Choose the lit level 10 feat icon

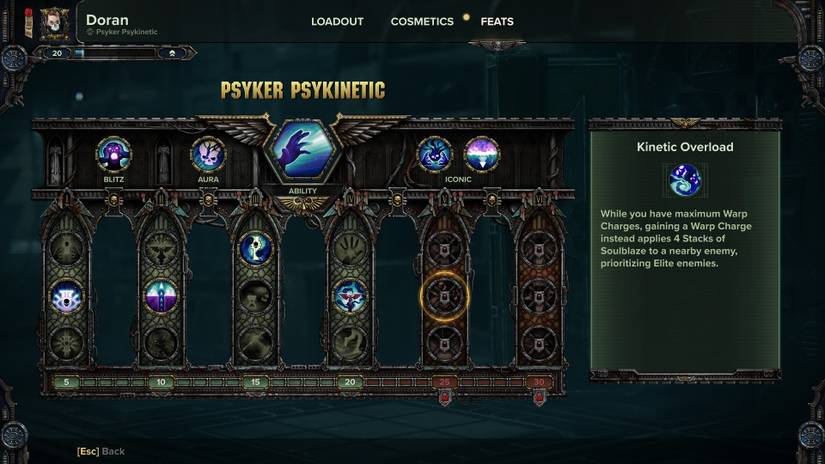[x=161, y=296]
